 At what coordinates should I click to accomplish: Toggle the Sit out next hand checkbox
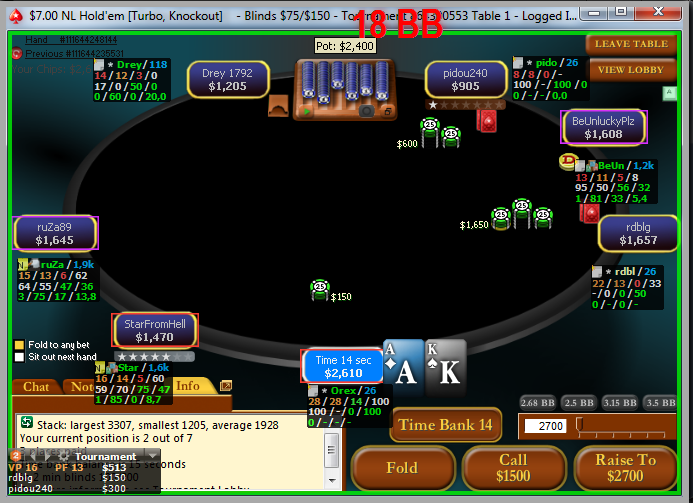[x=19, y=357]
